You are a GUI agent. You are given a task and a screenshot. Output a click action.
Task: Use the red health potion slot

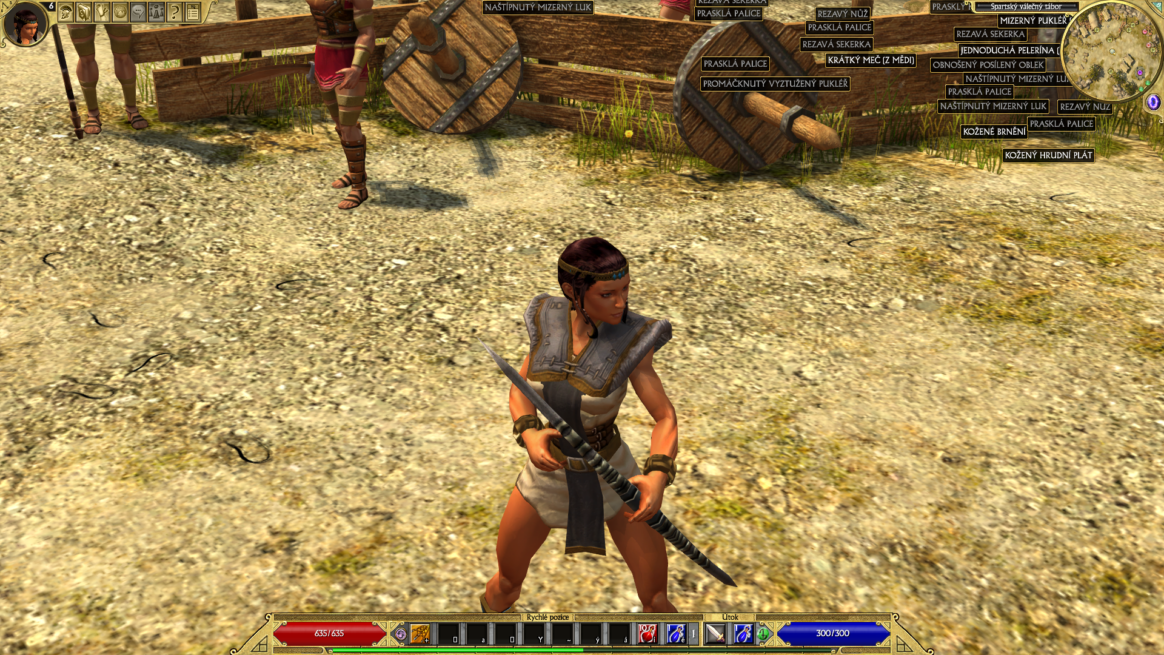[x=648, y=634]
